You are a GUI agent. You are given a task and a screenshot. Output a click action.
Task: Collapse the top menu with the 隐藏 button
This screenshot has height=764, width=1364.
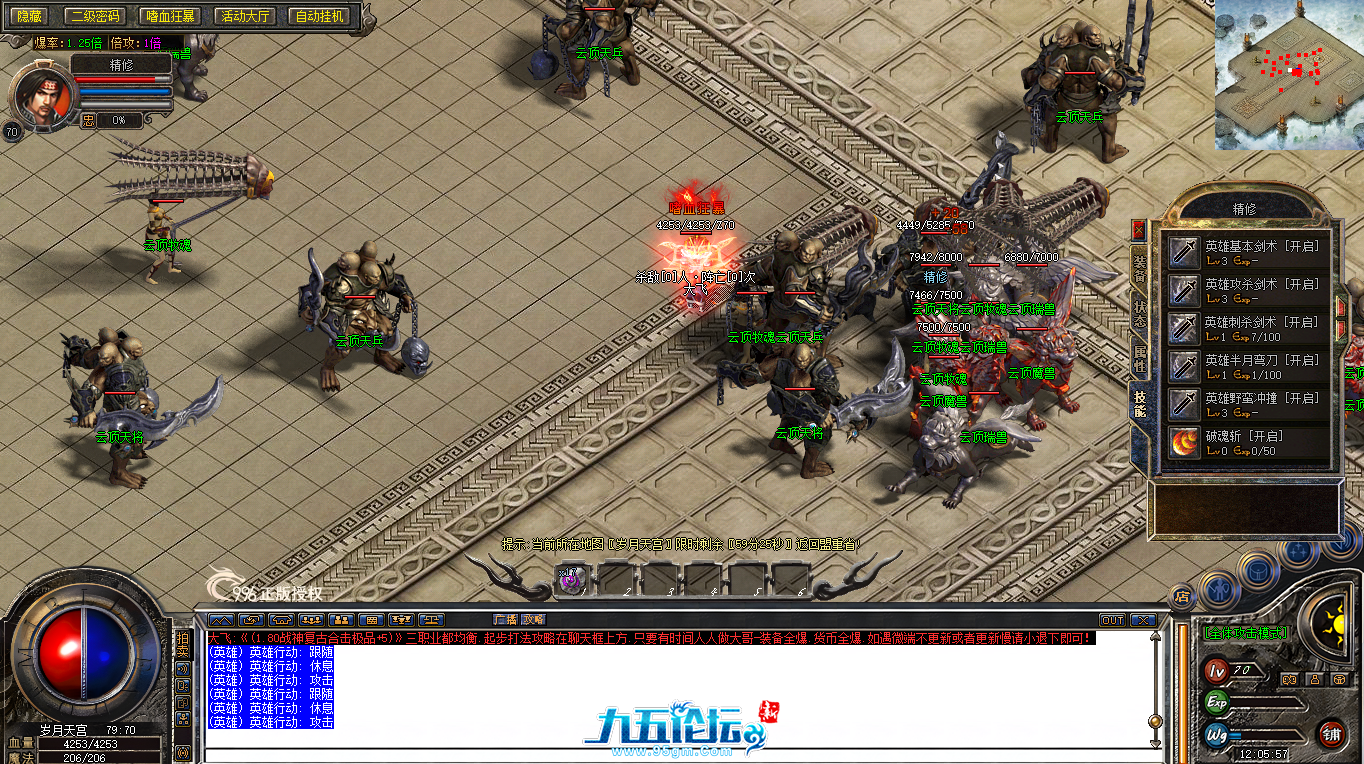click(28, 16)
